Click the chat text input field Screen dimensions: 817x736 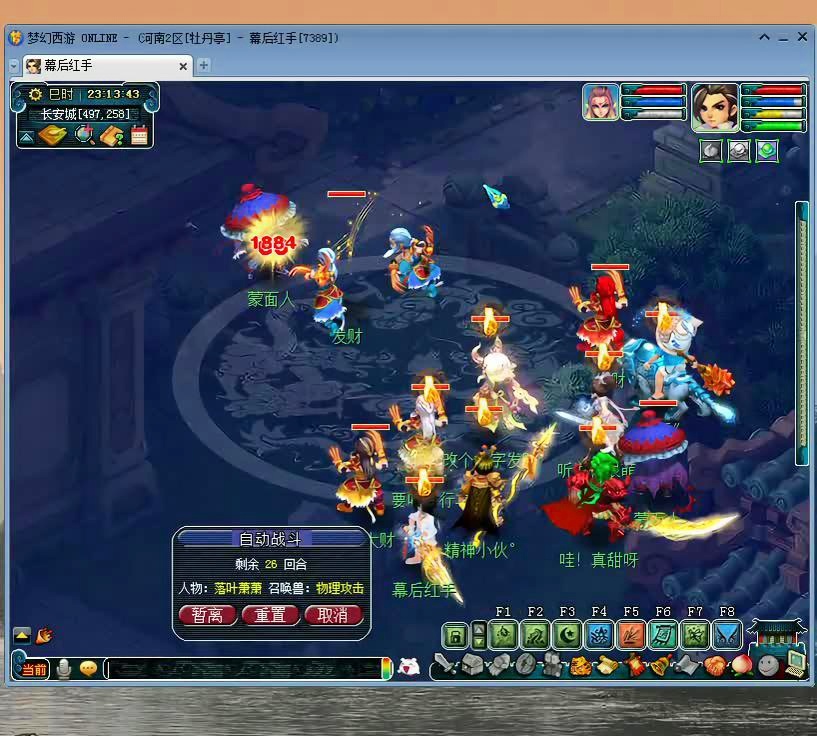[x=245, y=669]
